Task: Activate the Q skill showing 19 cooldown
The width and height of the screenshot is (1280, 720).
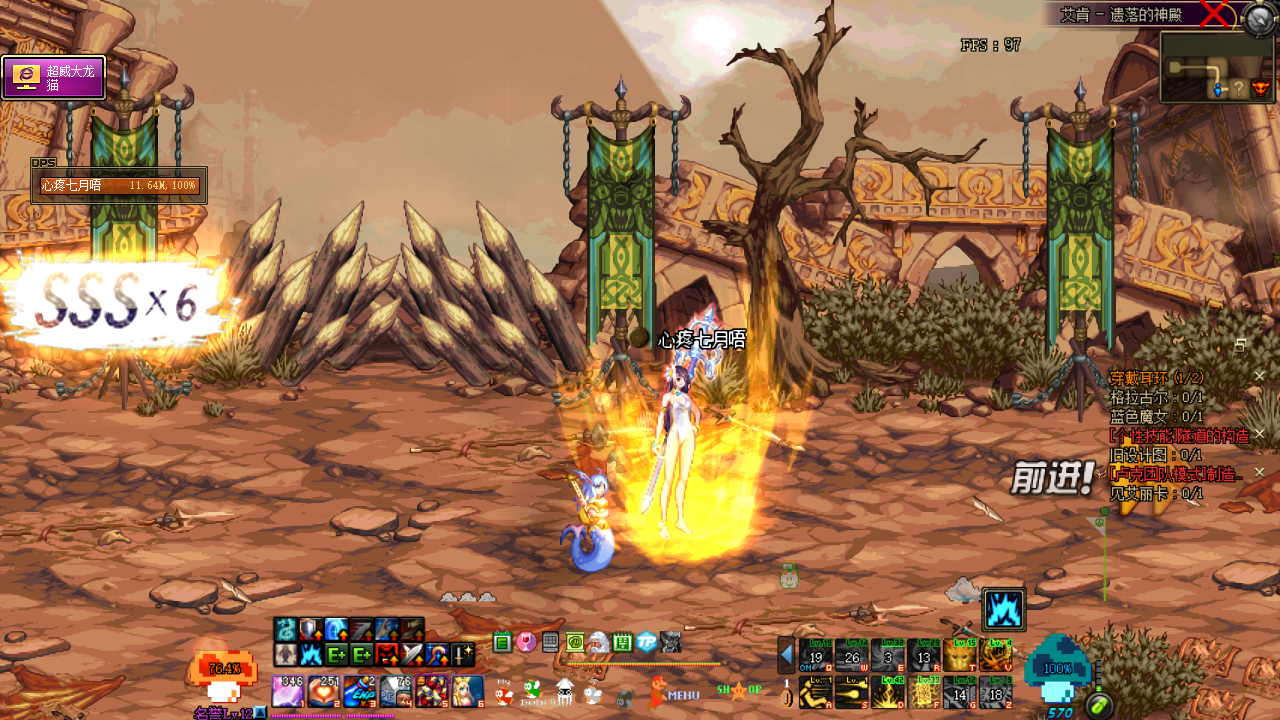Action: click(816, 656)
